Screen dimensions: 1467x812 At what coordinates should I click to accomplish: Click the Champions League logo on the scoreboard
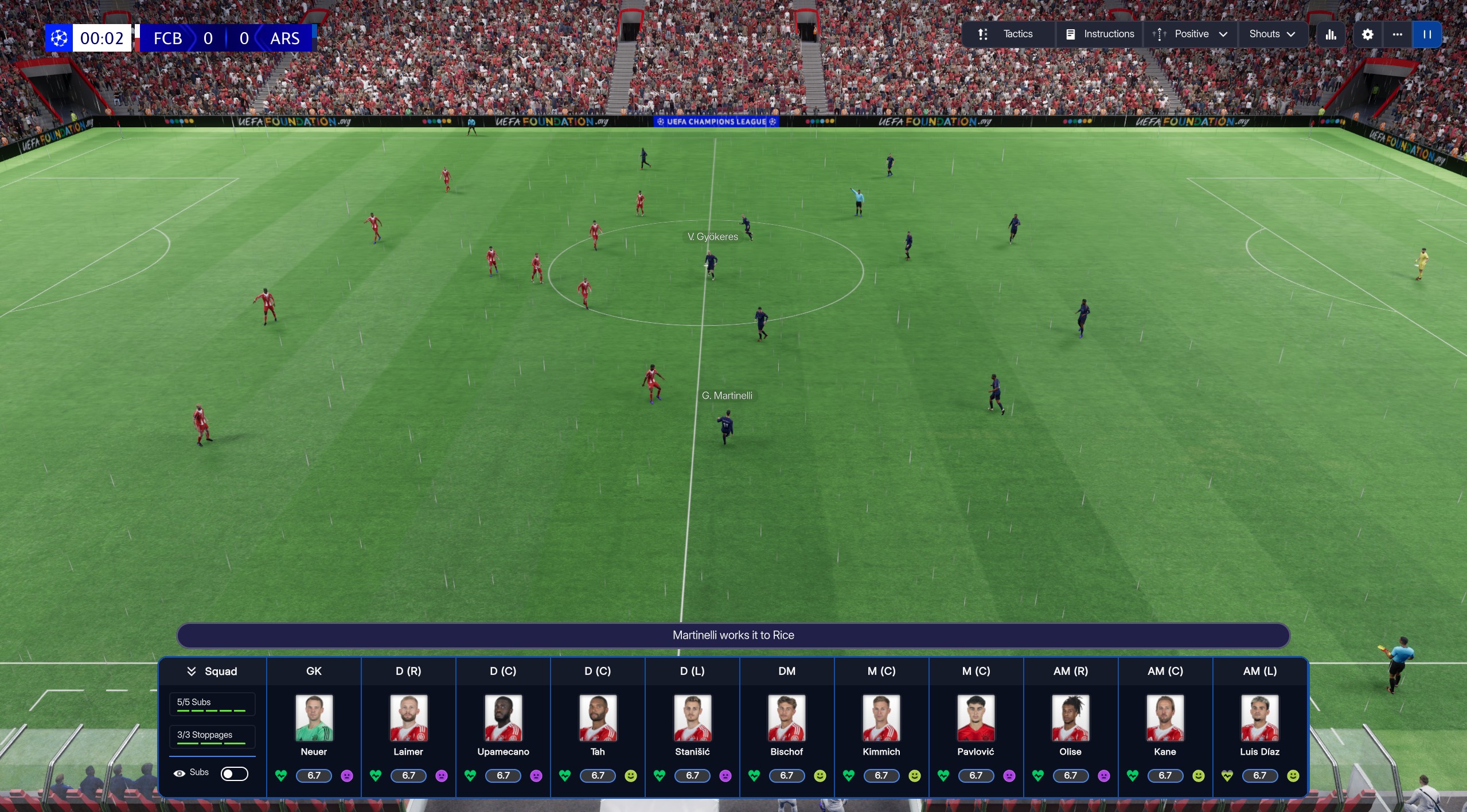[58, 38]
